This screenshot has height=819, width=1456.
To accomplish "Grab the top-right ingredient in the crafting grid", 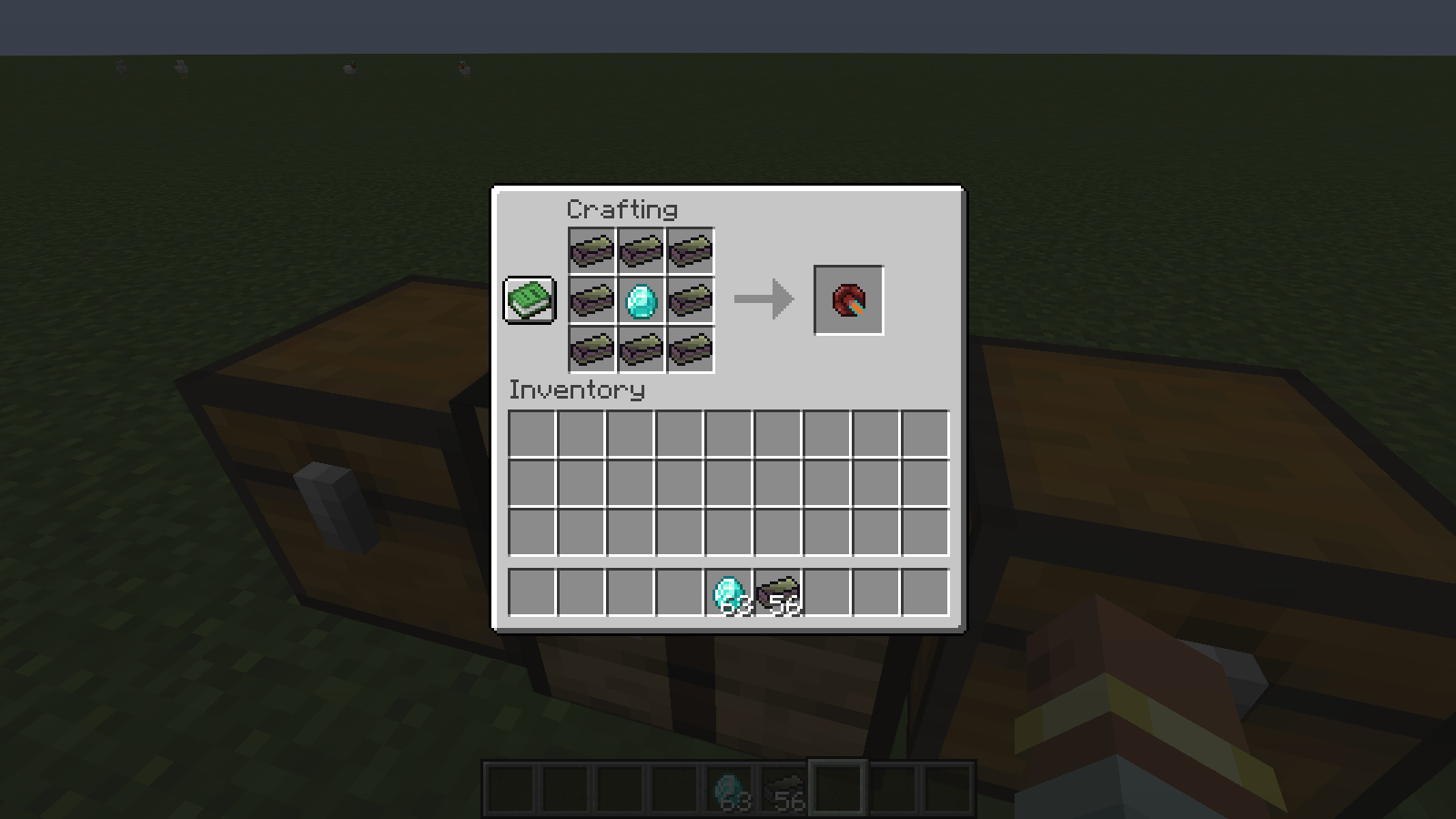I will pos(689,248).
